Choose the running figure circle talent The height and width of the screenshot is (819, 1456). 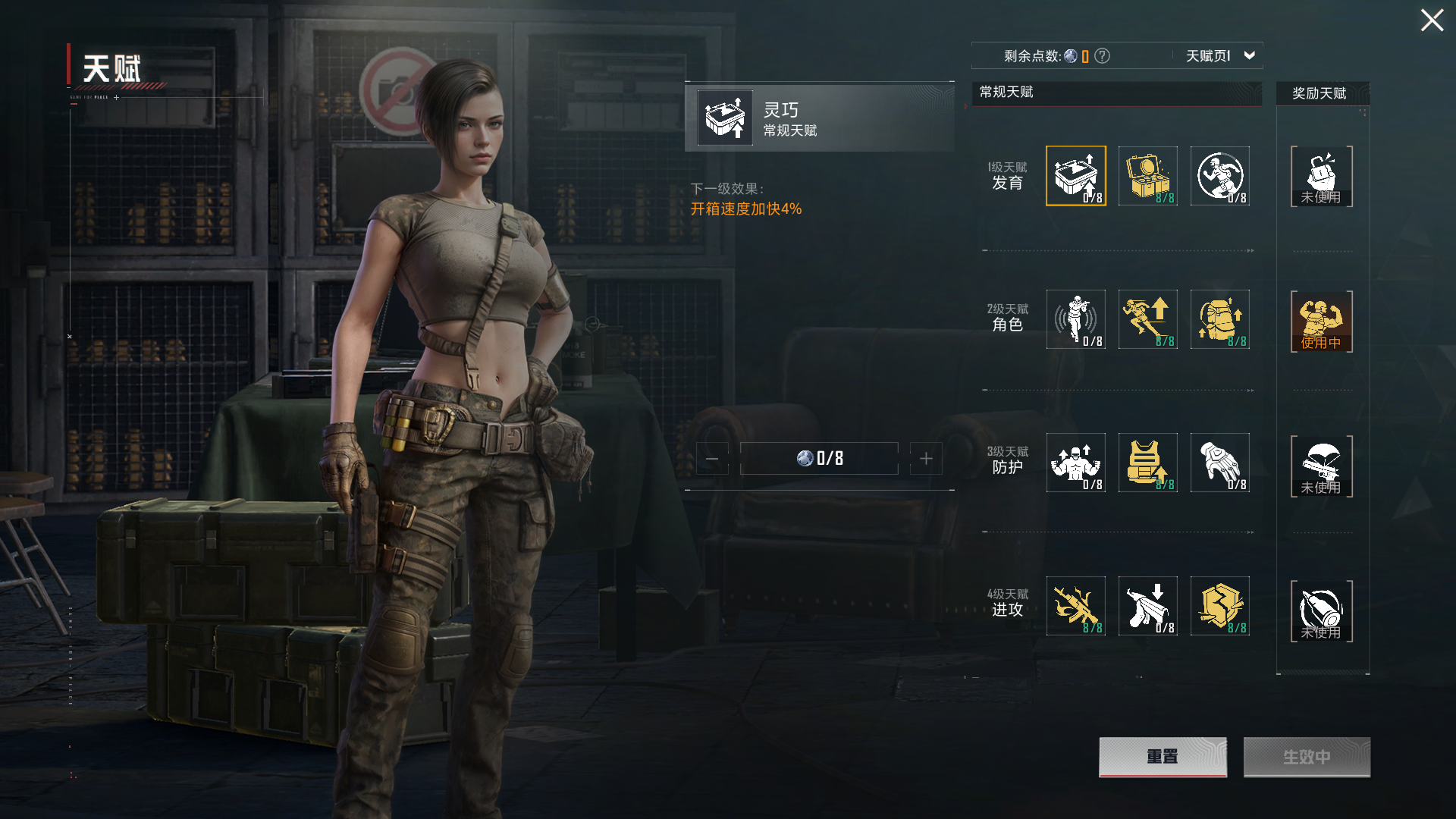1219,176
